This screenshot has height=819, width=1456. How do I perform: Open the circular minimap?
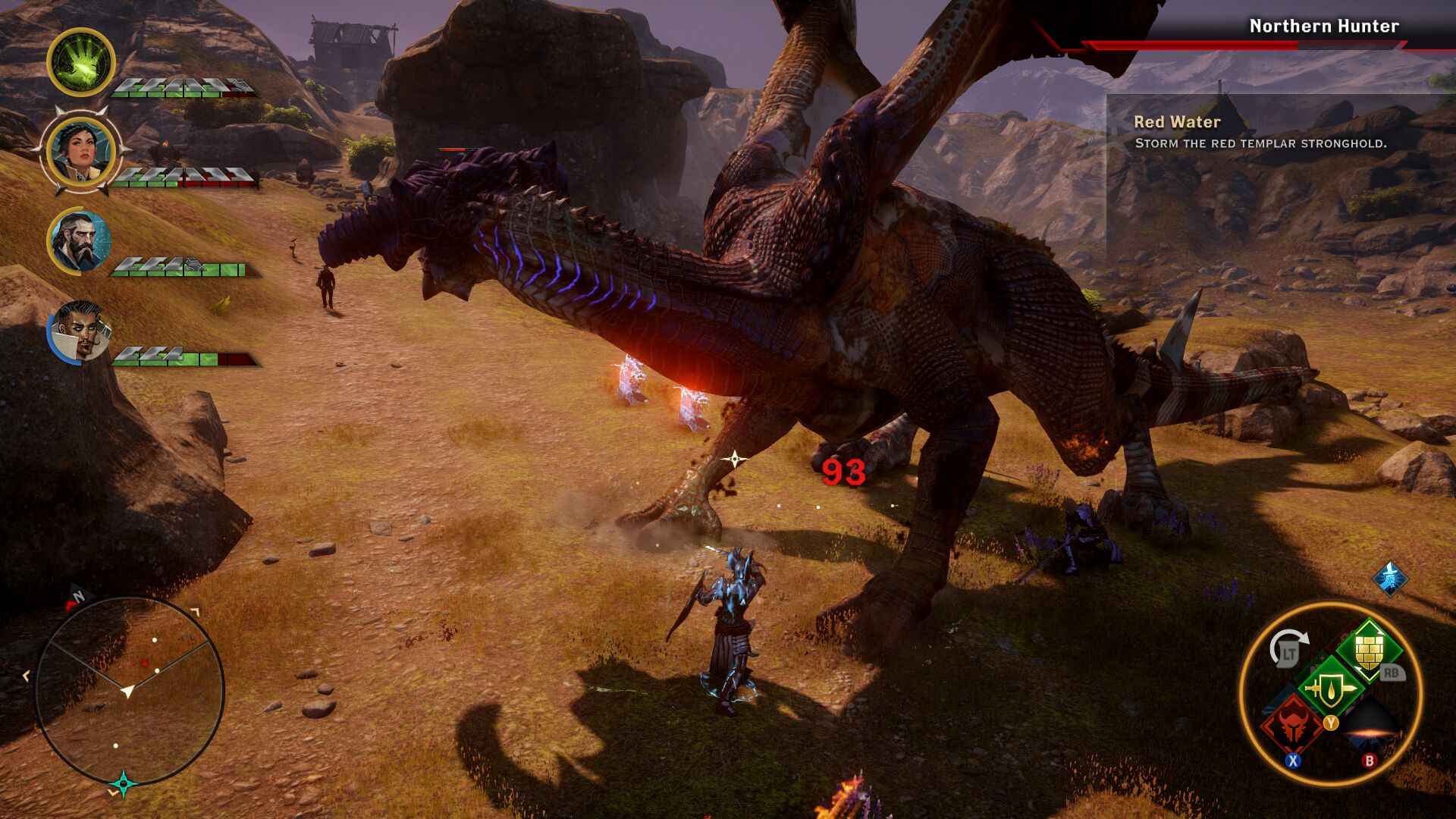point(129,691)
